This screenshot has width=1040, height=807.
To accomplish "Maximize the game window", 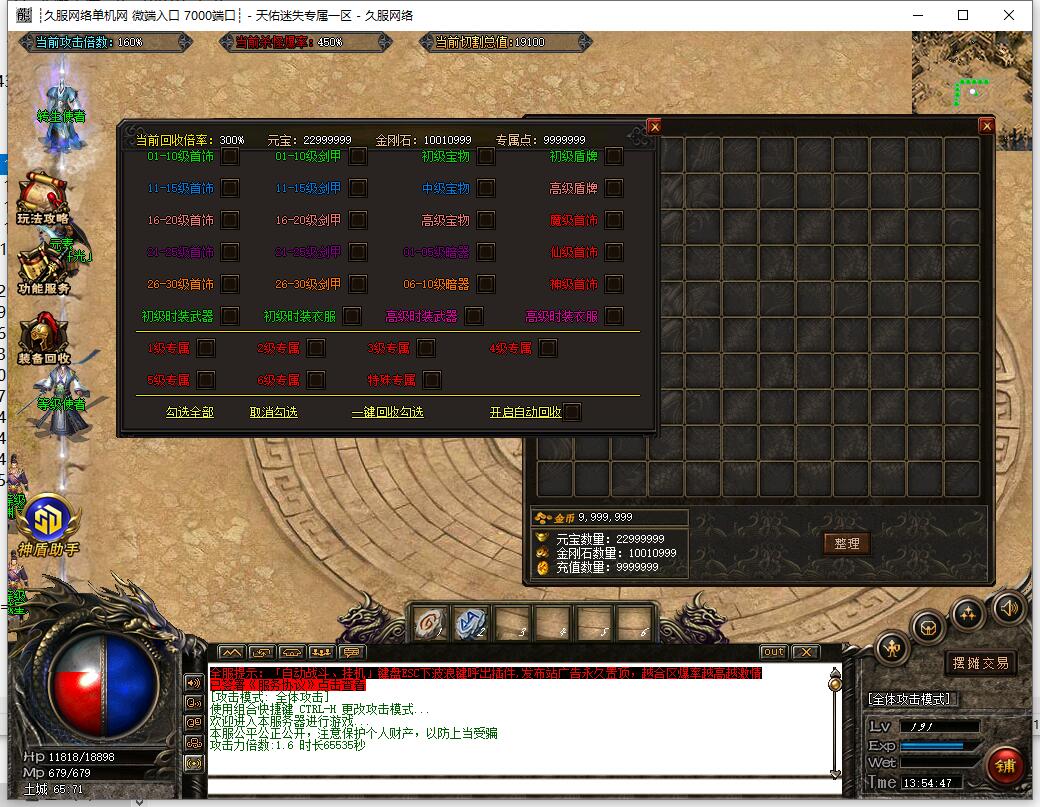I will [963, 15].
